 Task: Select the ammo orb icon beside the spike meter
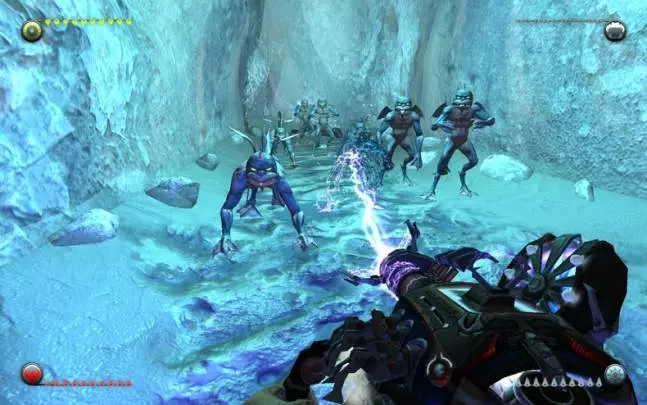(613, 375)
